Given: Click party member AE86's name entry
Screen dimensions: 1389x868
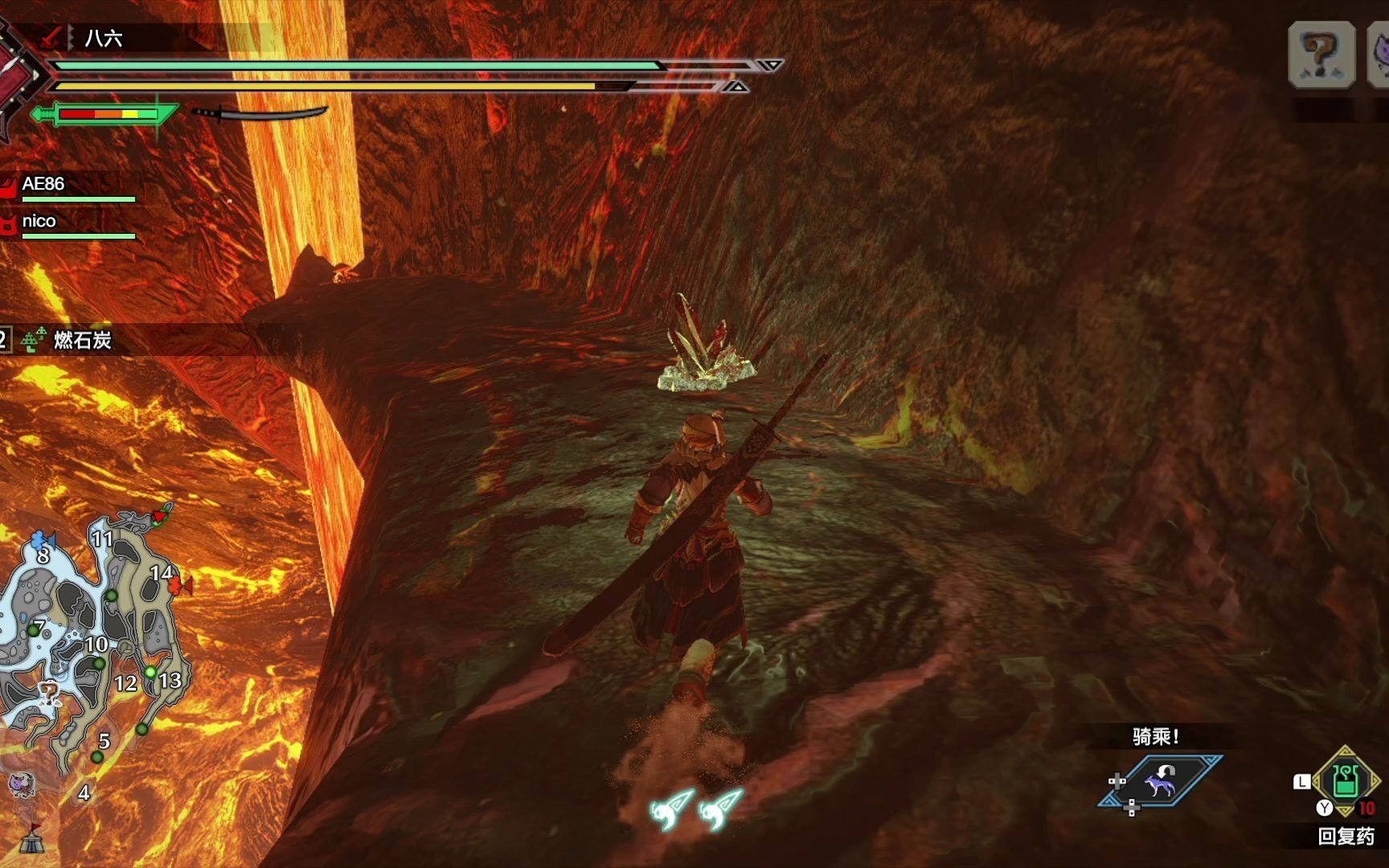Looking at the screenshot, I should (44, 184).
